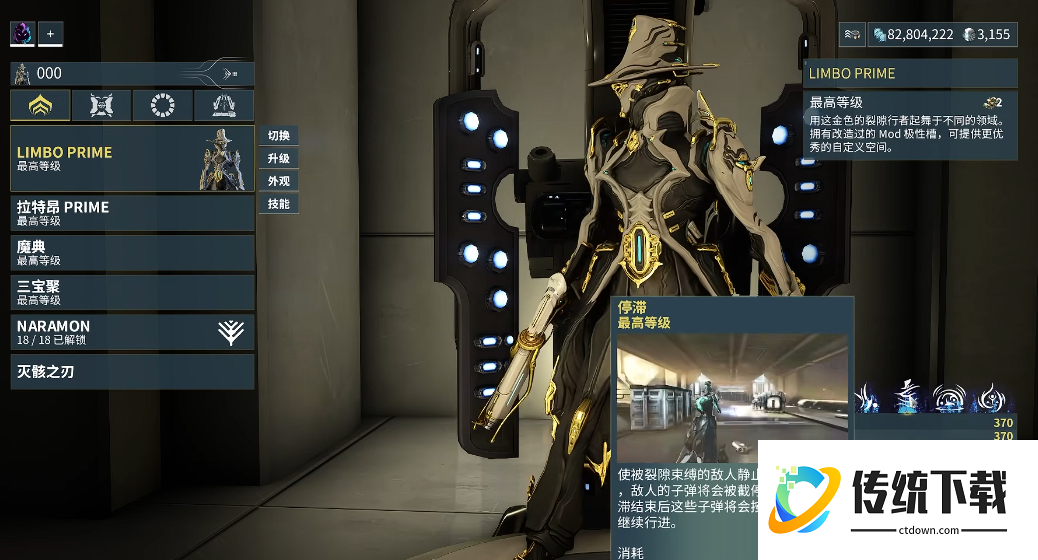Show the 技能 (abilities) panel
1038x560 pixels.
pyautogui.click(x=279, y=204)
